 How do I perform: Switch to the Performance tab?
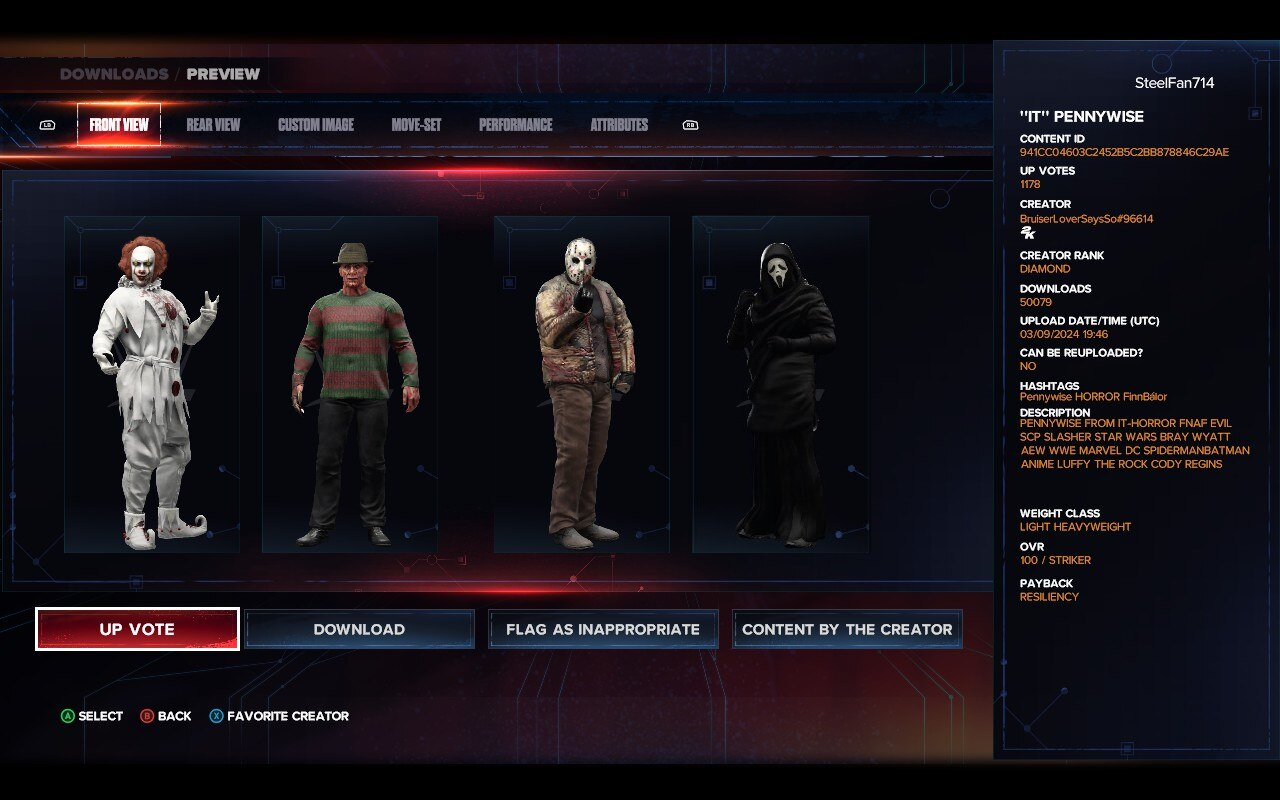(x=515, y=125)
